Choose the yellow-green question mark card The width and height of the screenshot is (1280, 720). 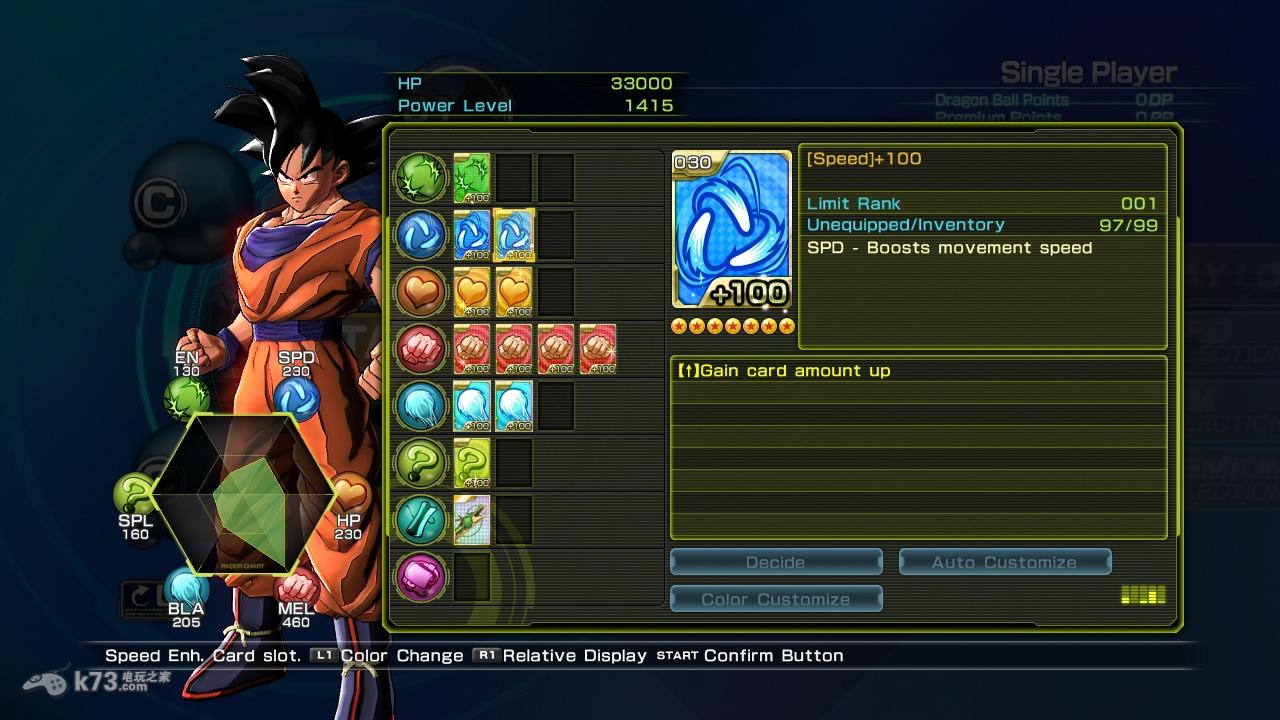pos(472,463)
